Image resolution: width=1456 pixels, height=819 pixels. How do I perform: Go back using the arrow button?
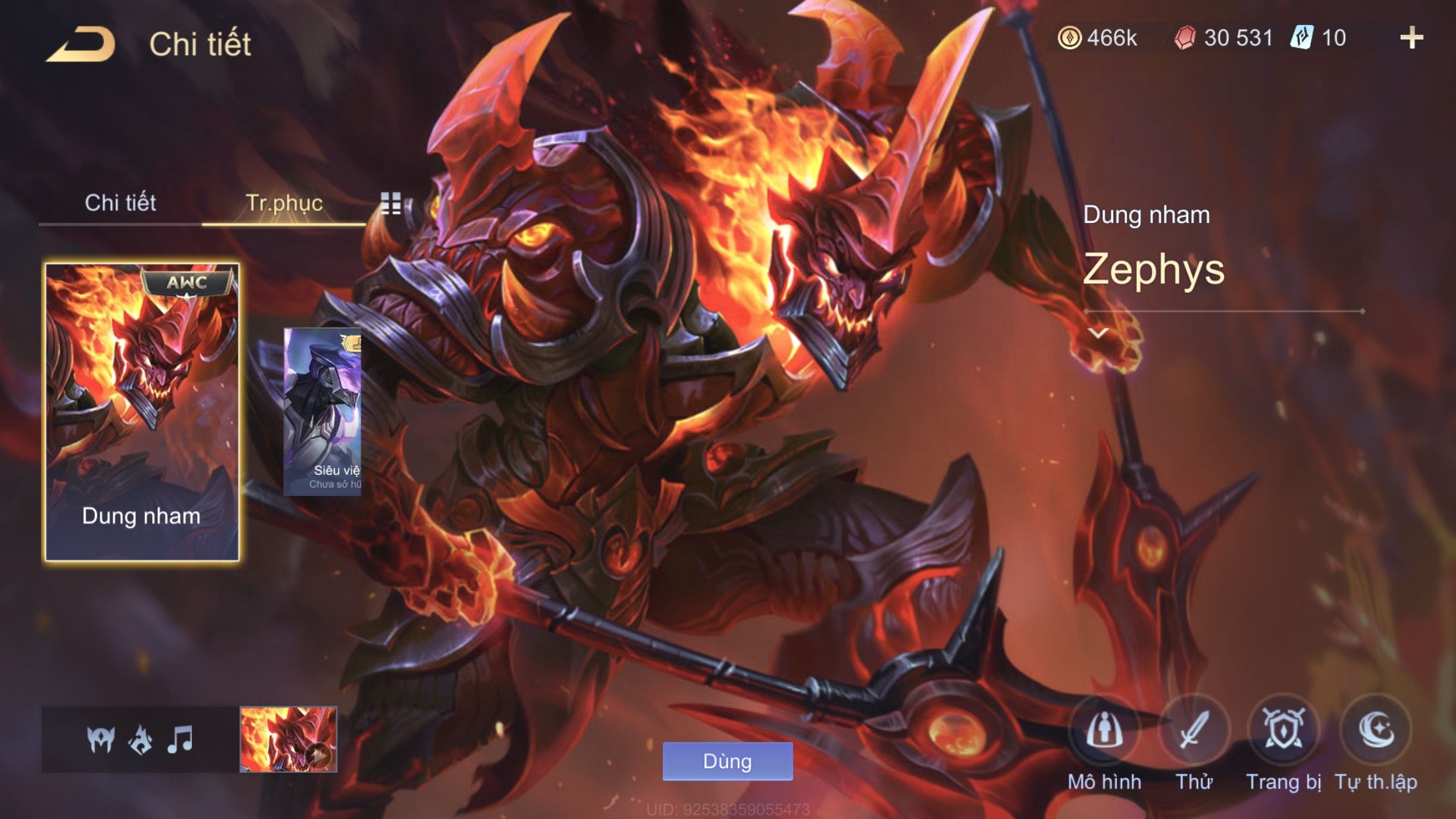tap(81, 45)
